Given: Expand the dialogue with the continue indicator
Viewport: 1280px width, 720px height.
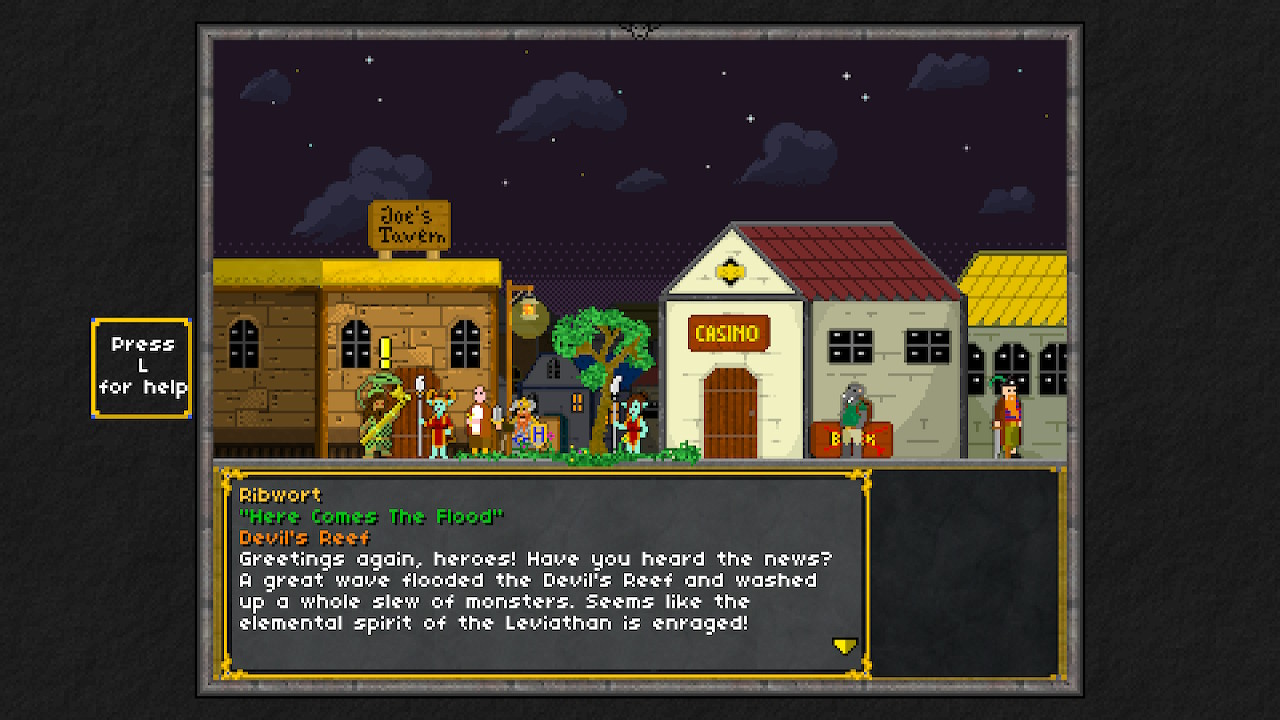Looking at the screenshot, I should (x=845, y=645).
